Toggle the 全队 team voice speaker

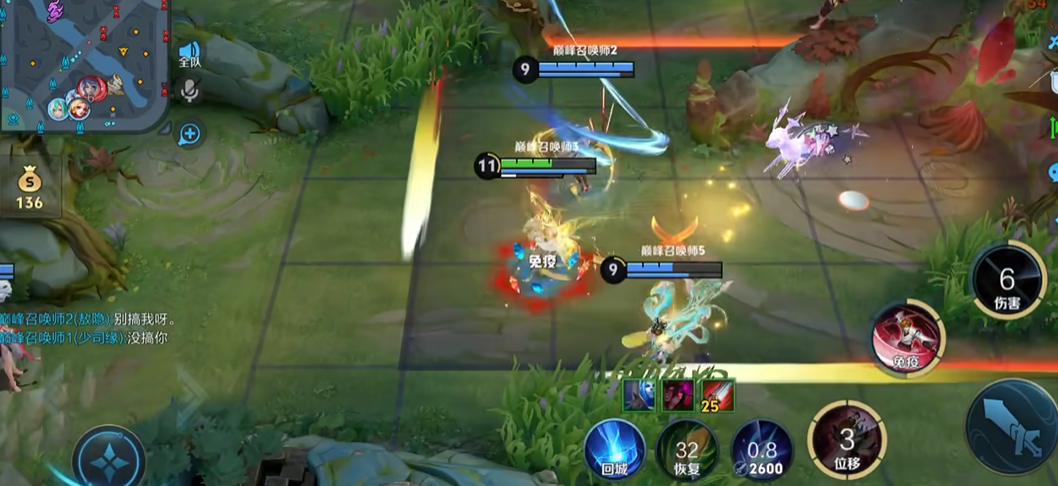coord(189,54)
